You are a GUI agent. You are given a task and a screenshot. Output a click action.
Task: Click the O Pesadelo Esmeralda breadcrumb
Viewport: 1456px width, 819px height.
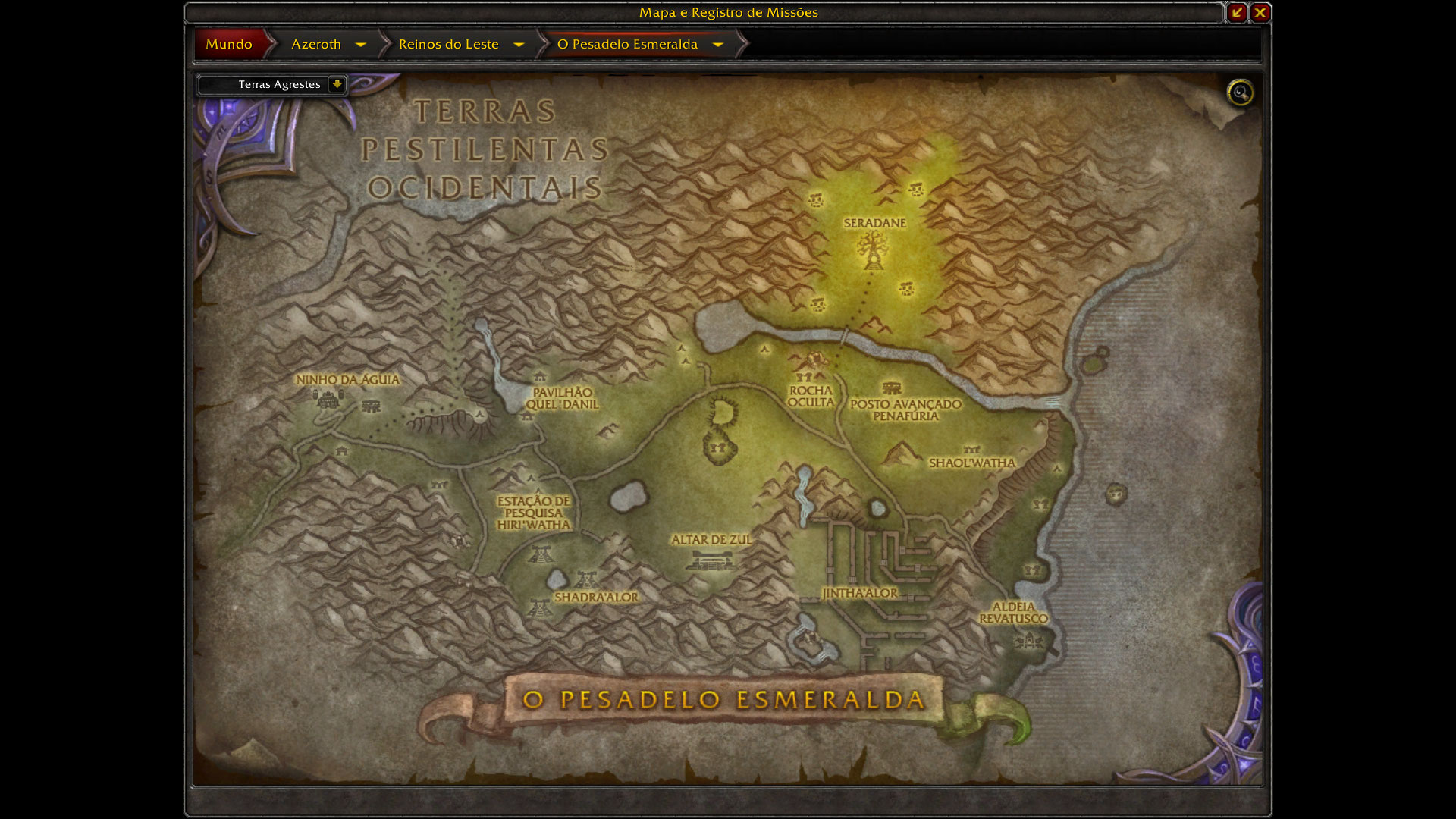click(627, 44)
